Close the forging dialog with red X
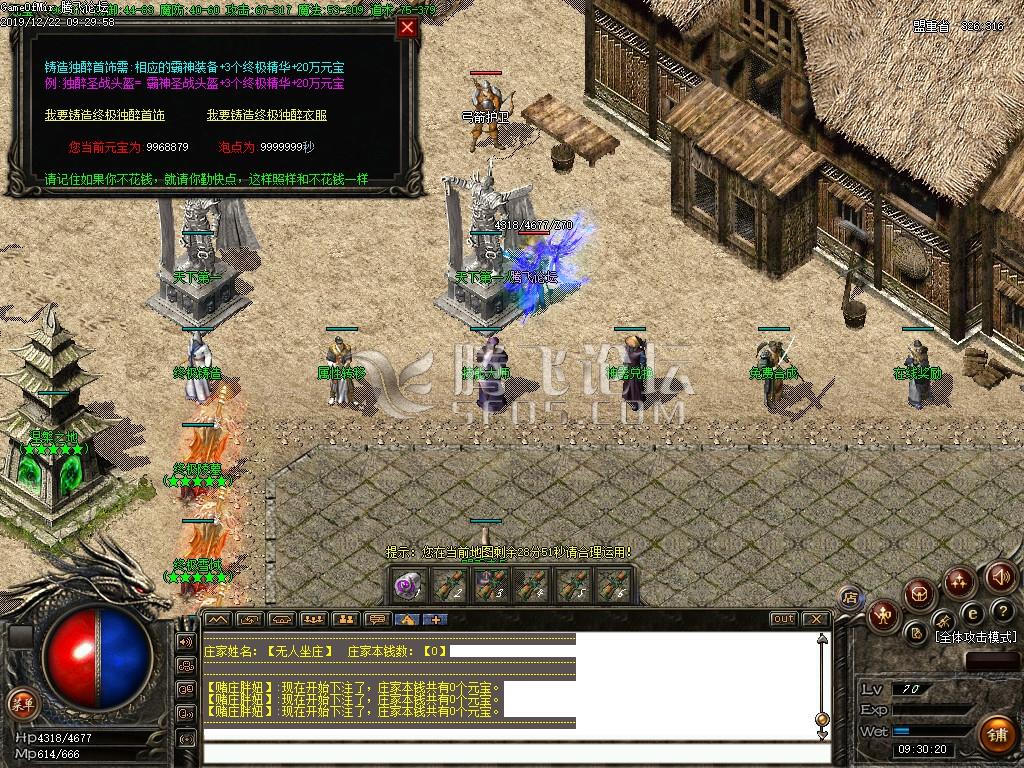Screen dimensions: 1024x768 (407, 28)
